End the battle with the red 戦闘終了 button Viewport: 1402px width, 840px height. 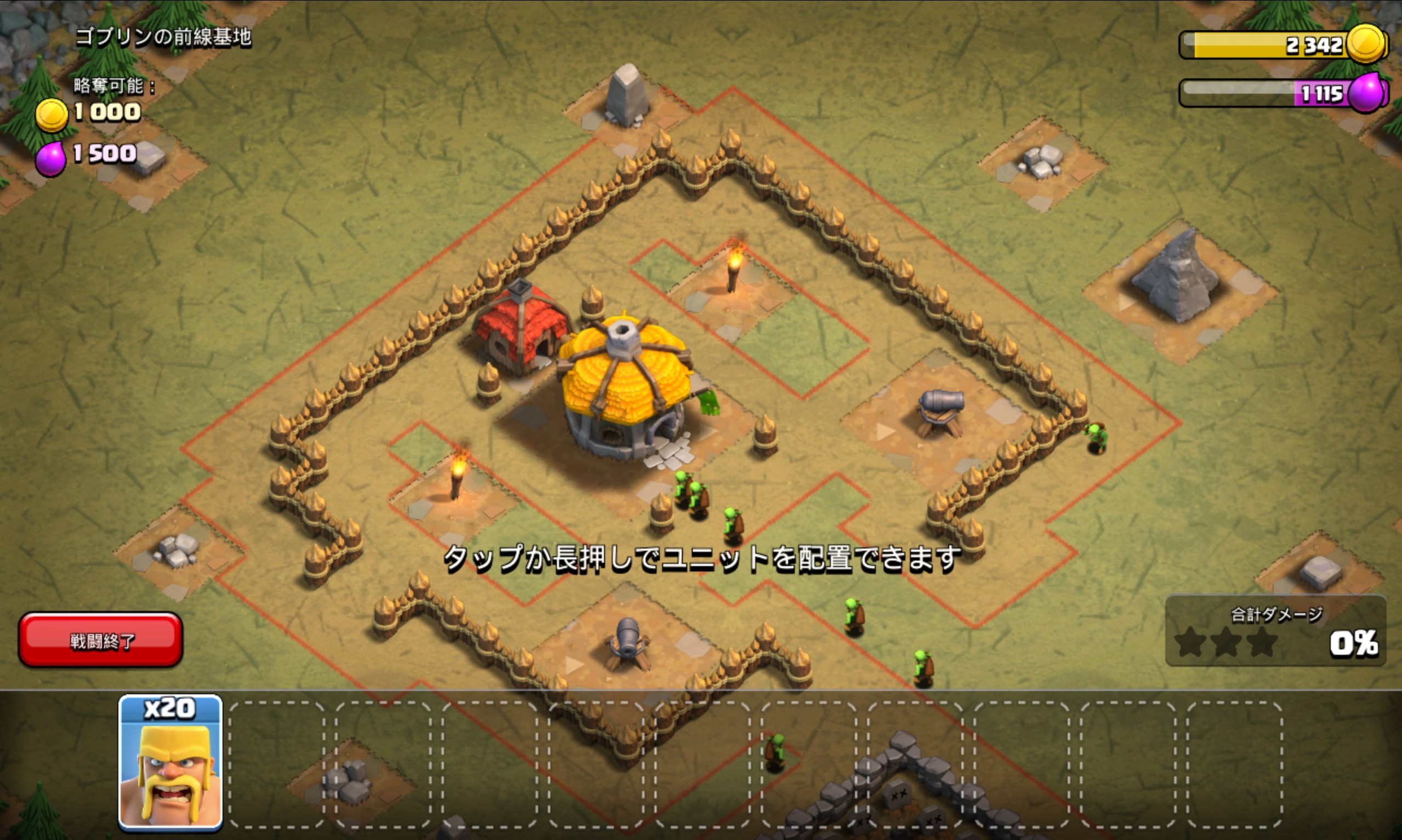pyautogui.click(x=101, y=640)
